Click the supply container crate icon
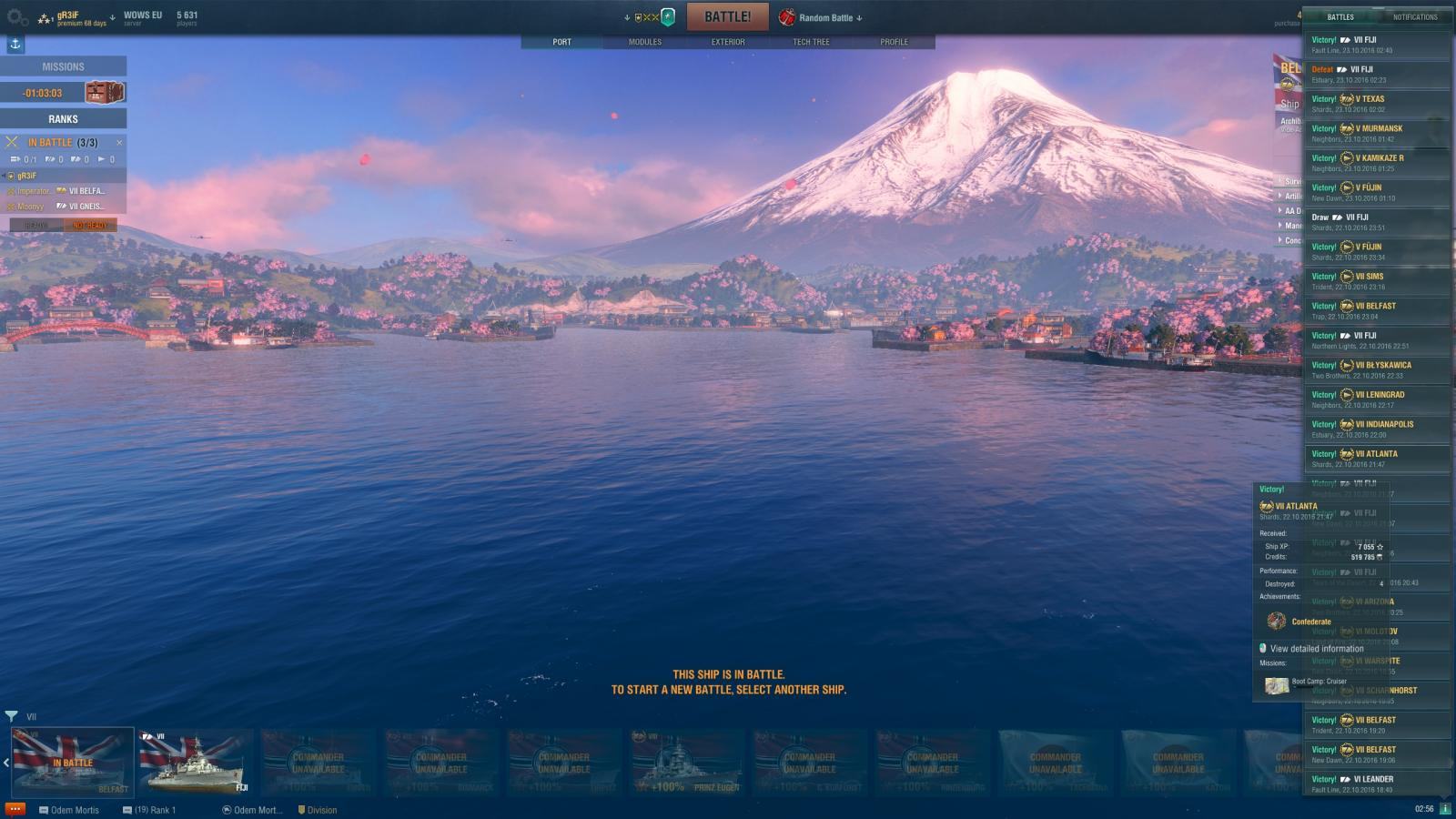The height and width of the screenshot is (819, 1456). pos(104,92)
